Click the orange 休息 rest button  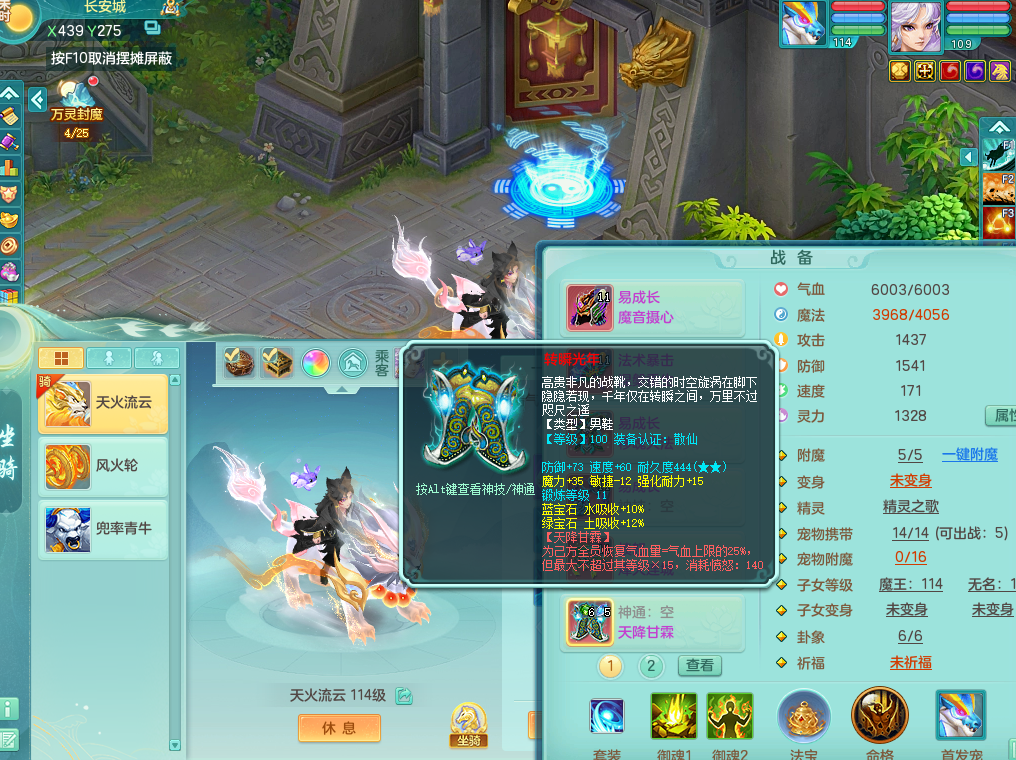(339, 728)
